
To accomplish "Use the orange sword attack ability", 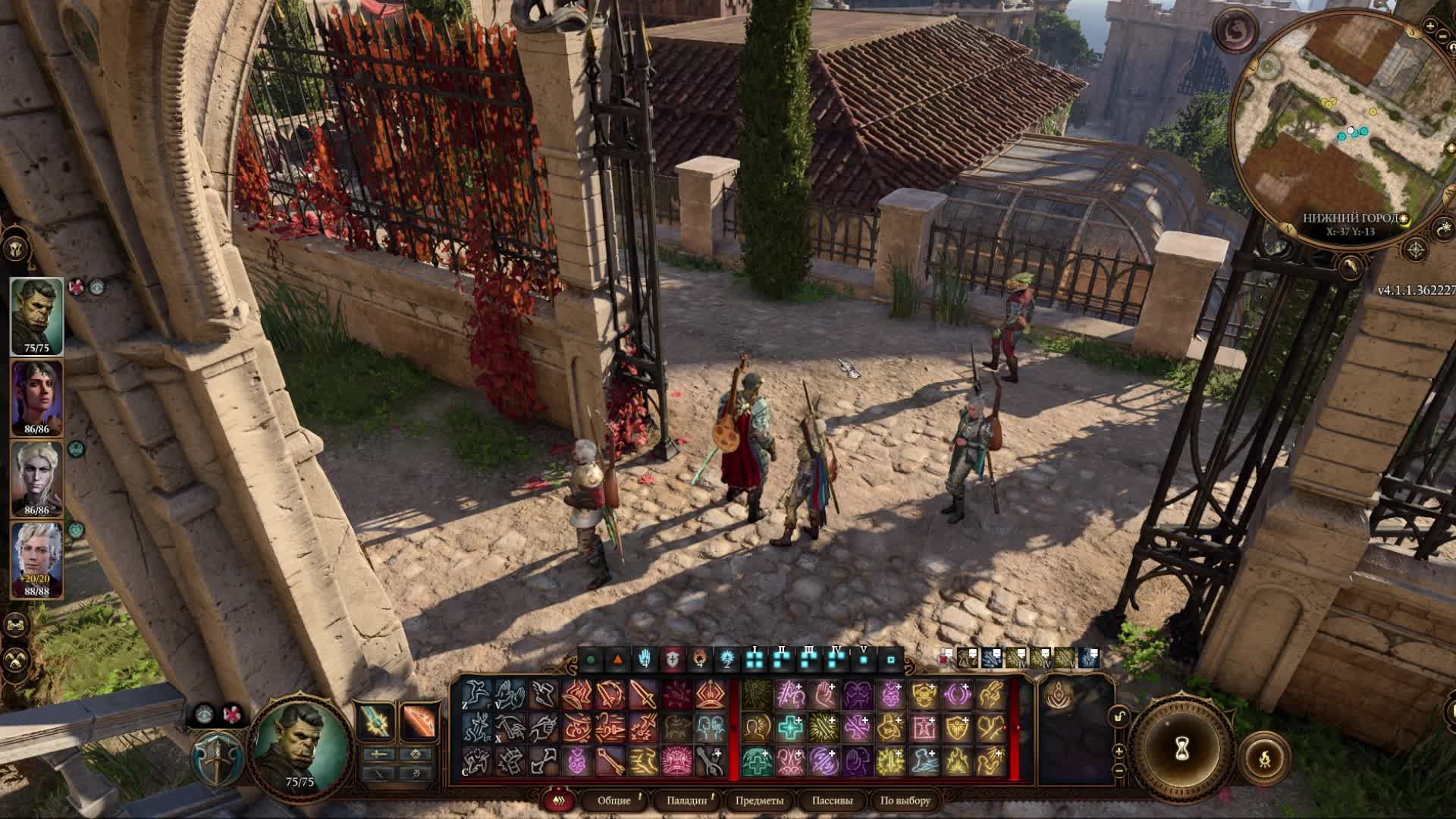I will pos(643,694).
